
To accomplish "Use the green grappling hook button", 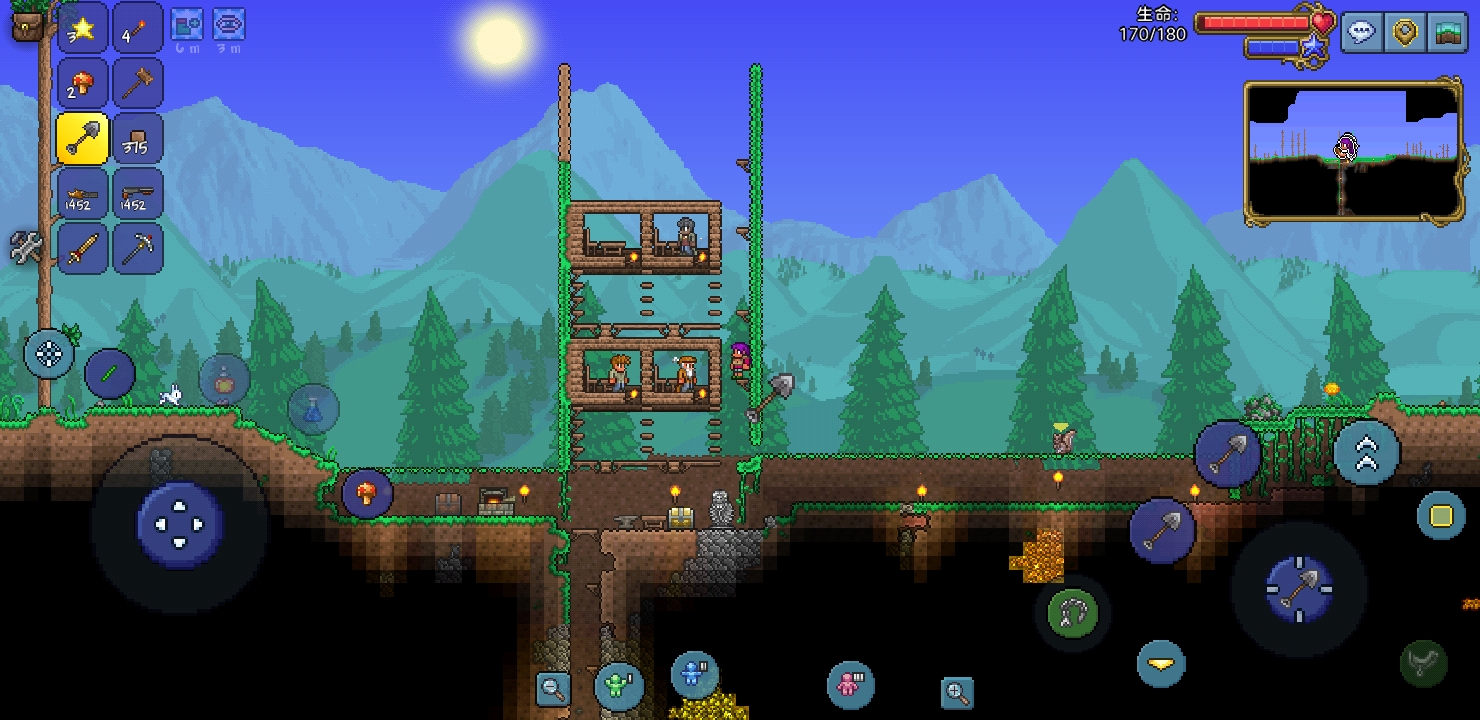I will coord(1073,611).
